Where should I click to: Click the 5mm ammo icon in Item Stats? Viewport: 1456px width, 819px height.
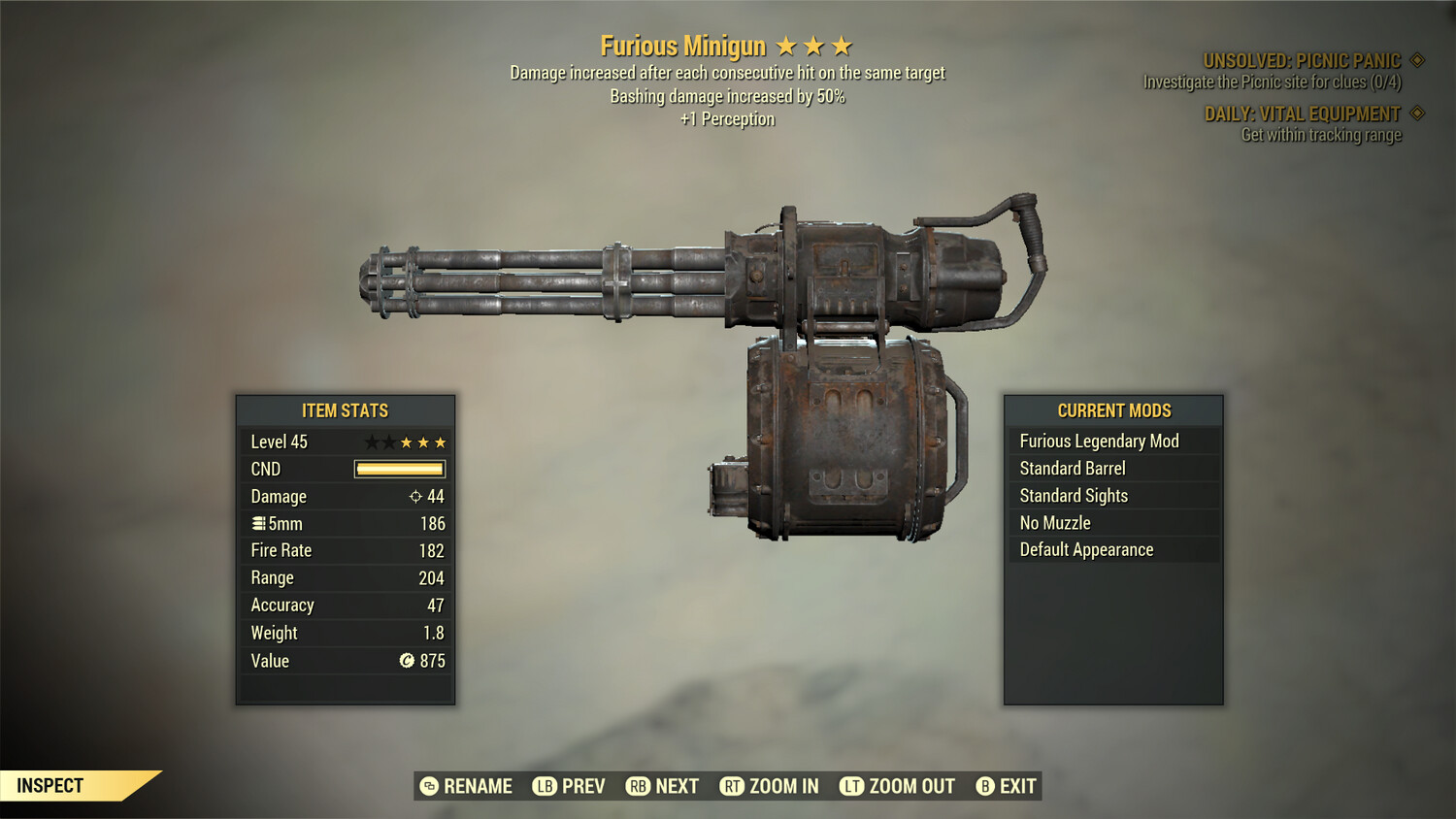click(x=258, y=523)
